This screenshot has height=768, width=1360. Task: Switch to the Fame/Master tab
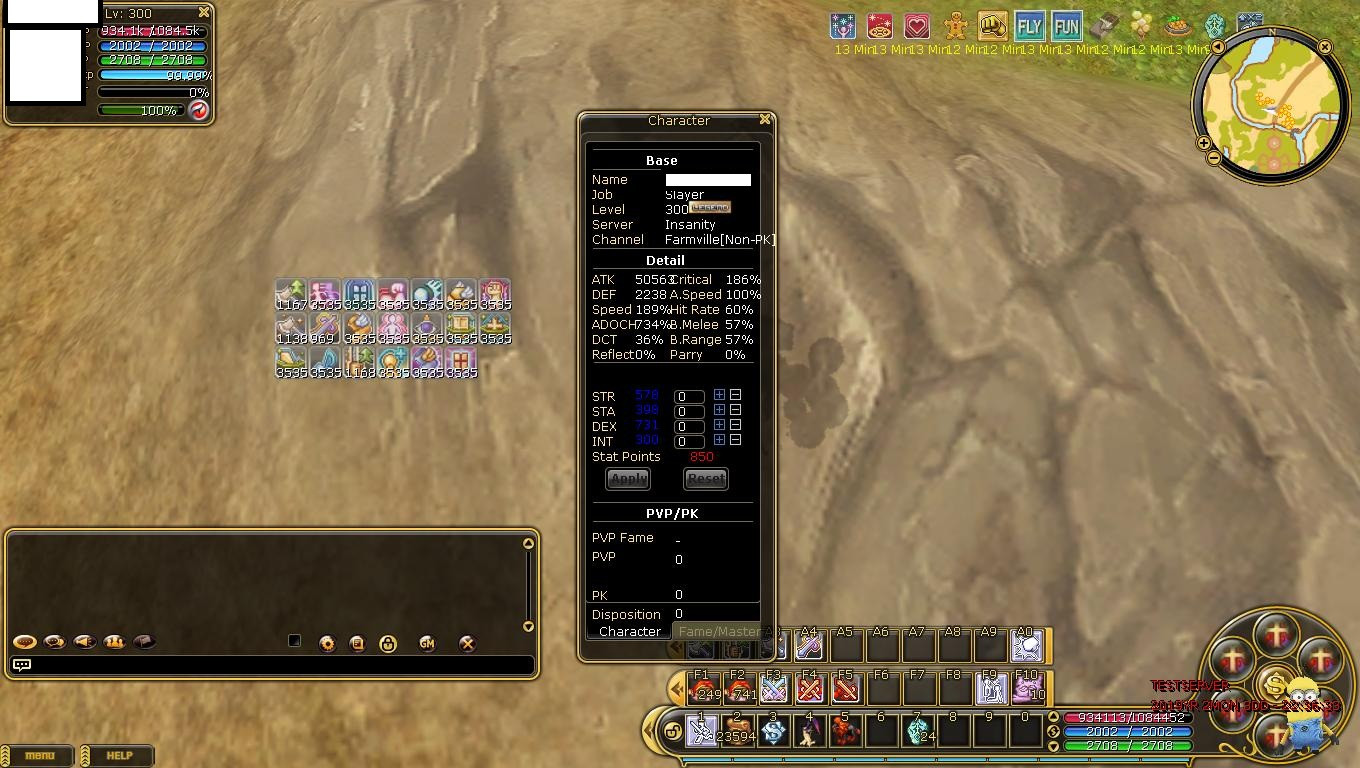(720, 632)
